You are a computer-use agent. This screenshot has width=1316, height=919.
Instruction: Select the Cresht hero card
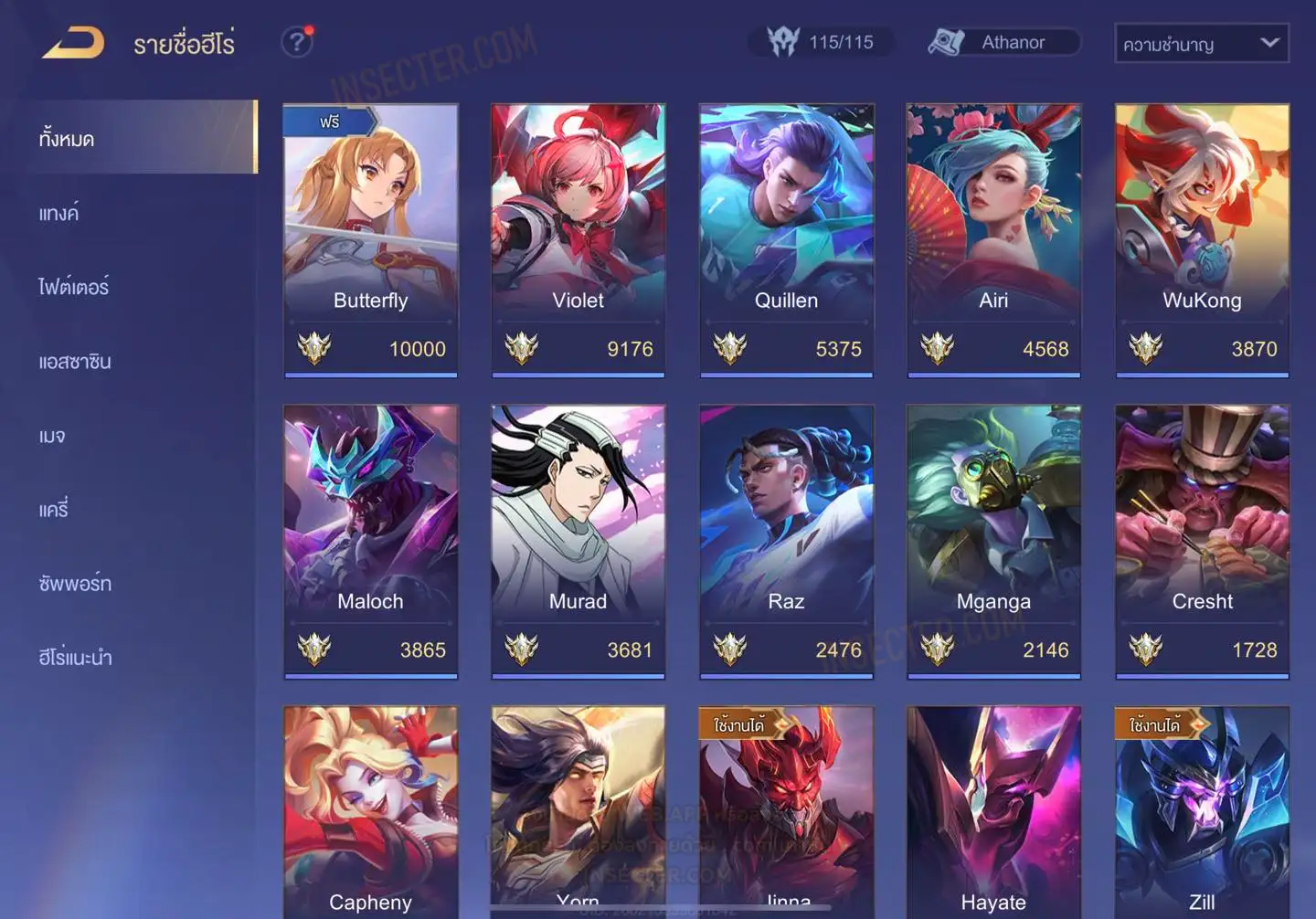[1202, 541]
